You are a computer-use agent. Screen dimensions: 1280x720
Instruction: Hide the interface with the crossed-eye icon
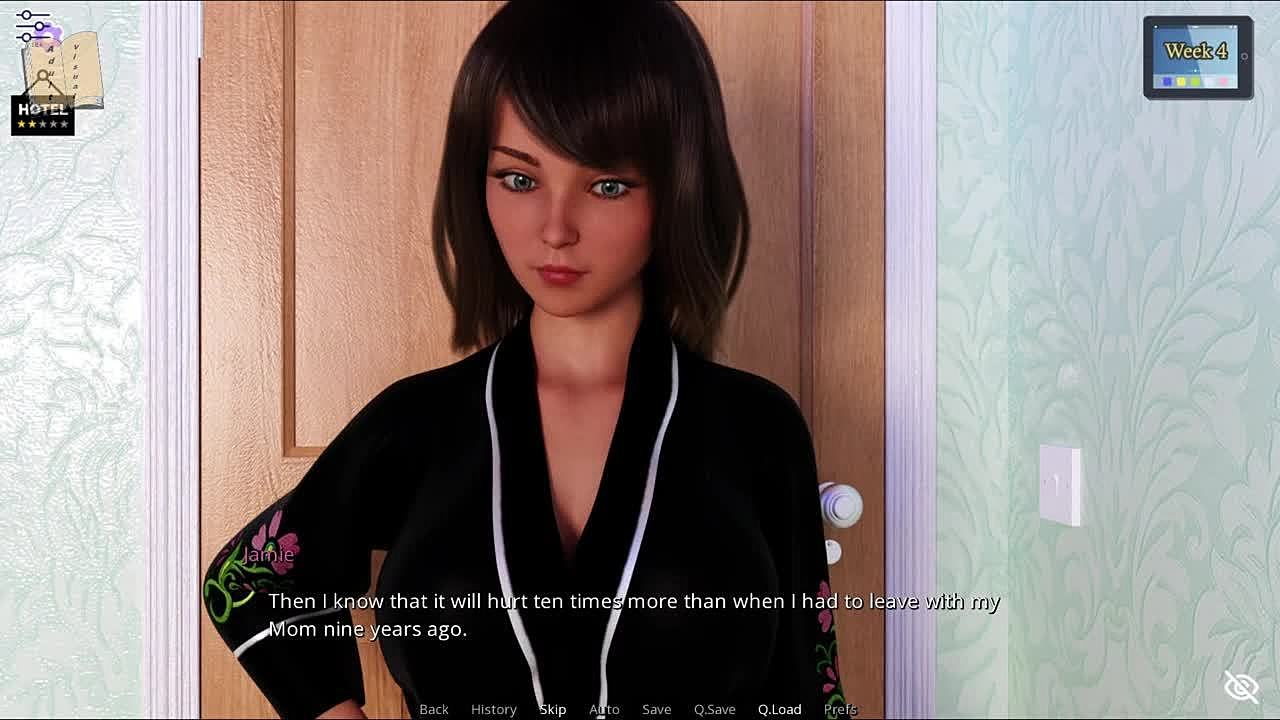pos(1241,687)
